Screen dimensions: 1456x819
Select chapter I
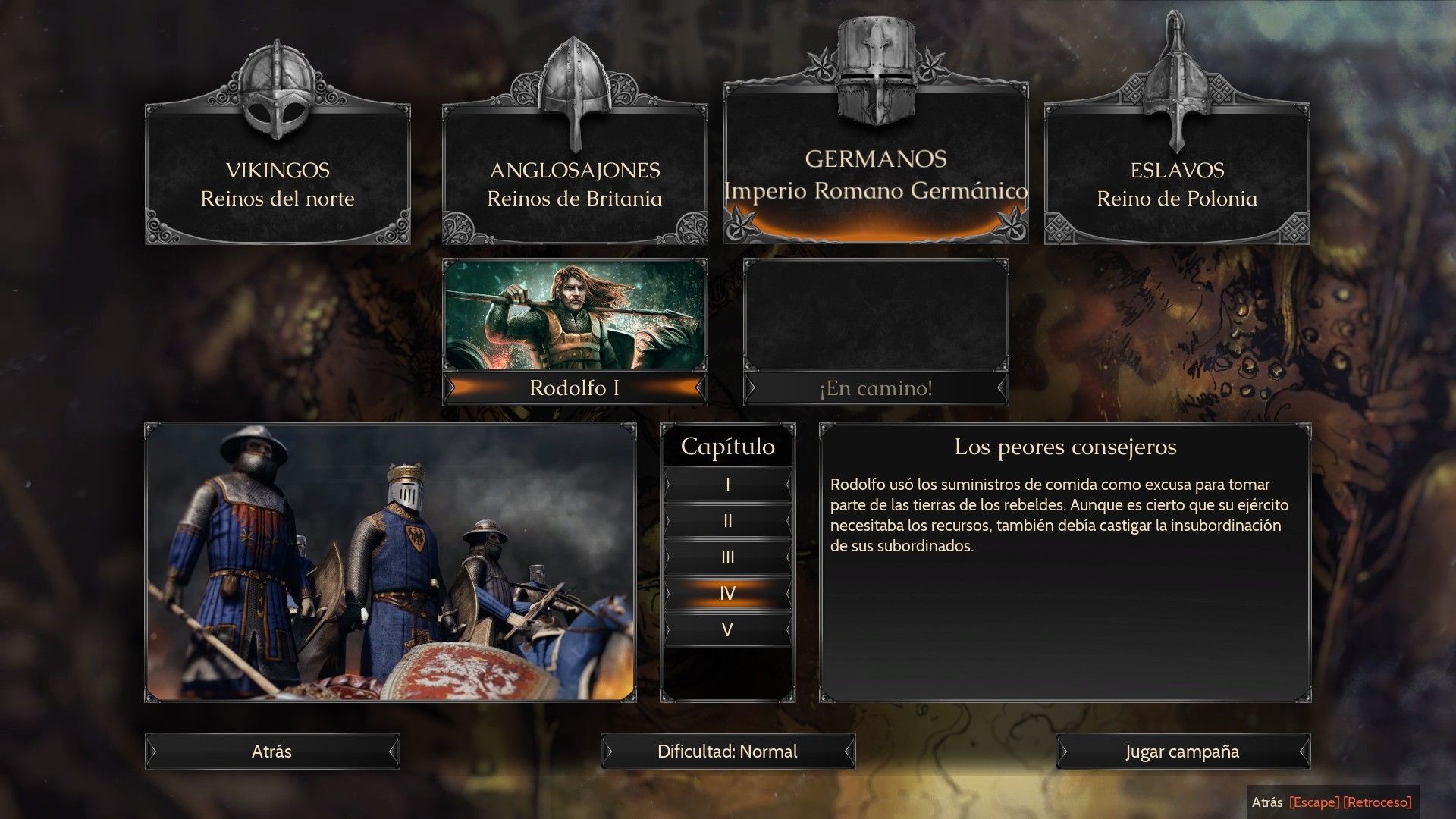(x=727, y=485)
